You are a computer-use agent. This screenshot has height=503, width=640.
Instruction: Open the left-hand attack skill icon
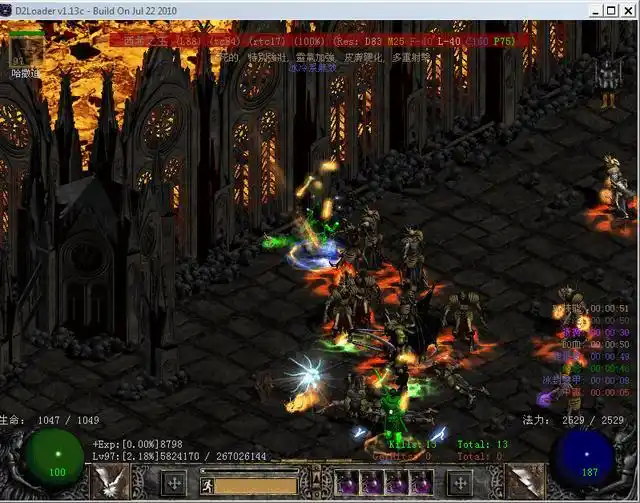point(109,482)
